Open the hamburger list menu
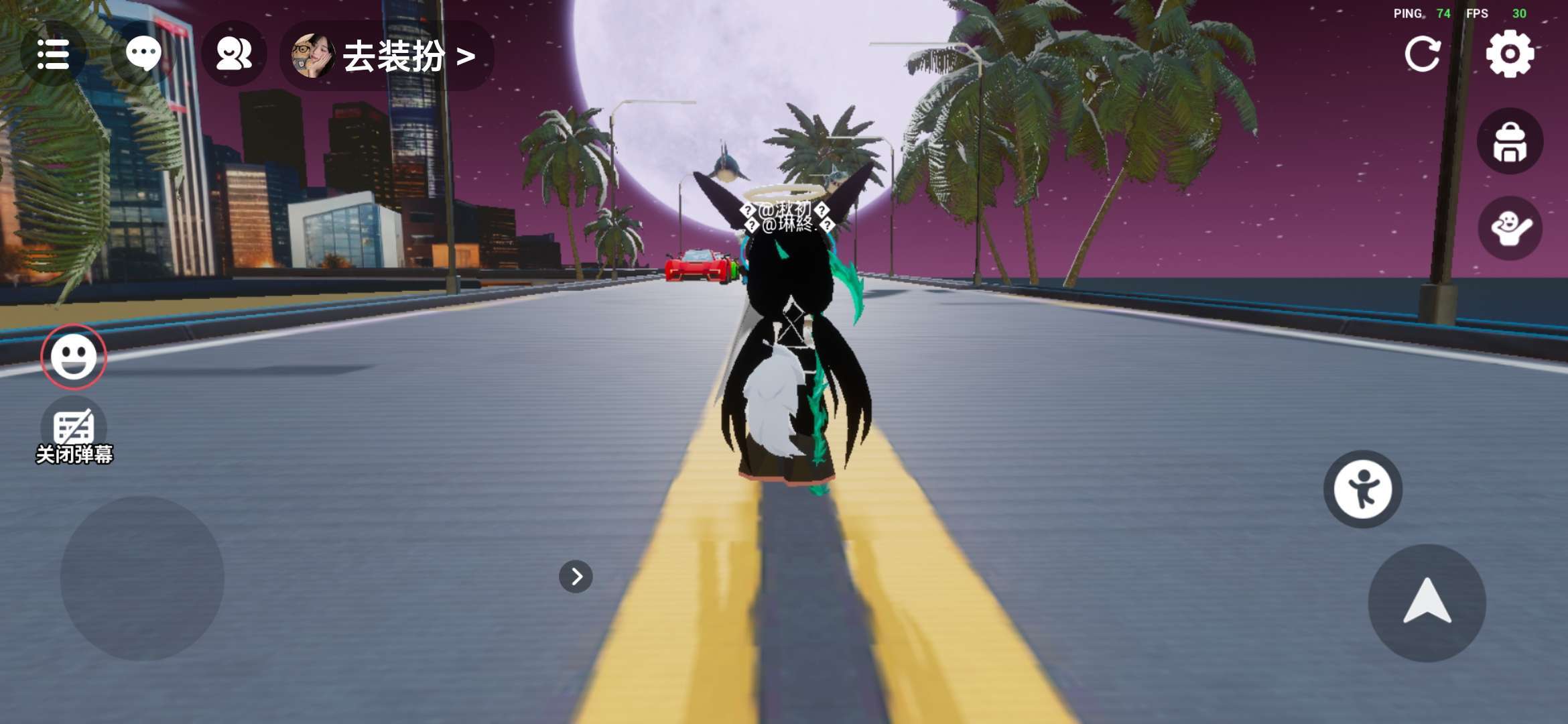The height and width of the screenshot is (724, 1568). tap(53, 54)
